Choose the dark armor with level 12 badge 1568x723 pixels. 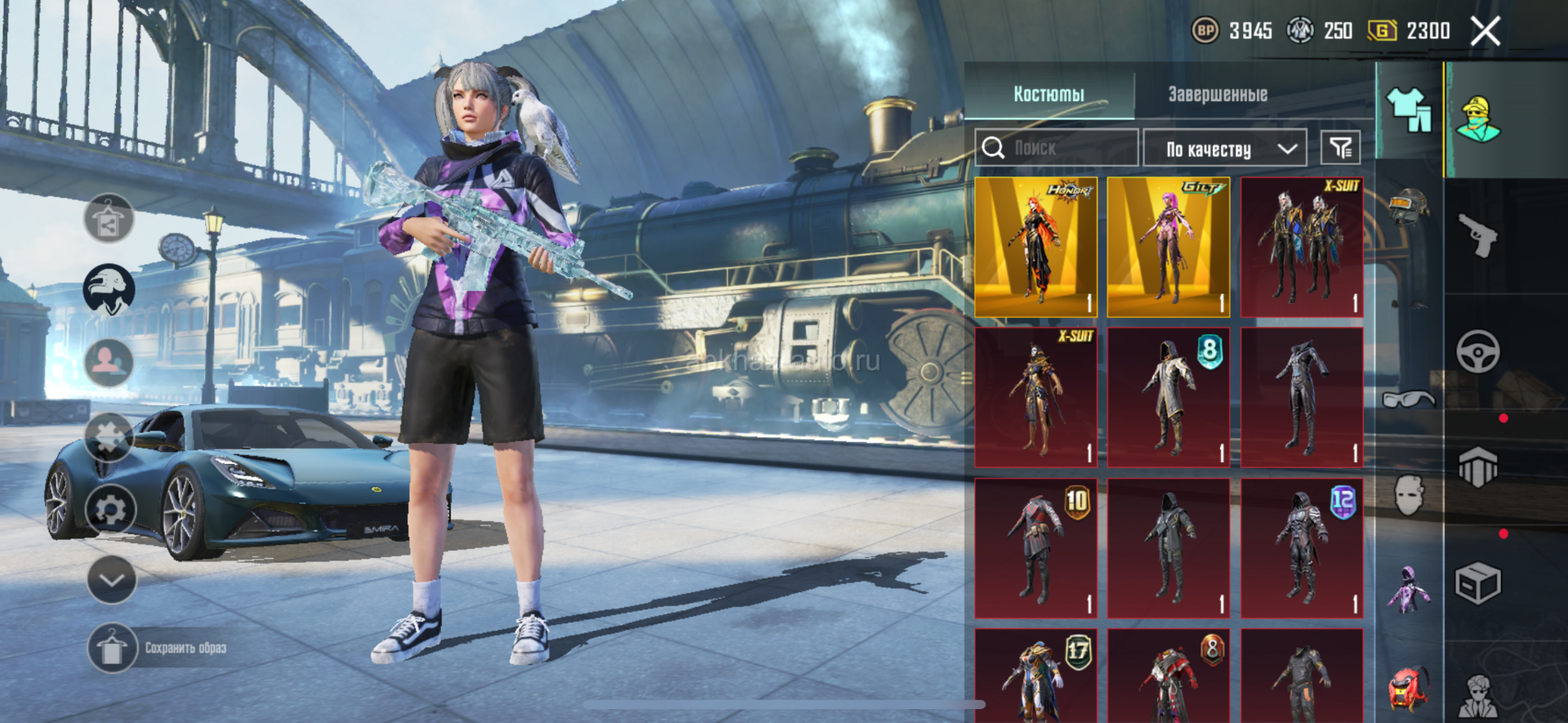[x=1302, y=548]
